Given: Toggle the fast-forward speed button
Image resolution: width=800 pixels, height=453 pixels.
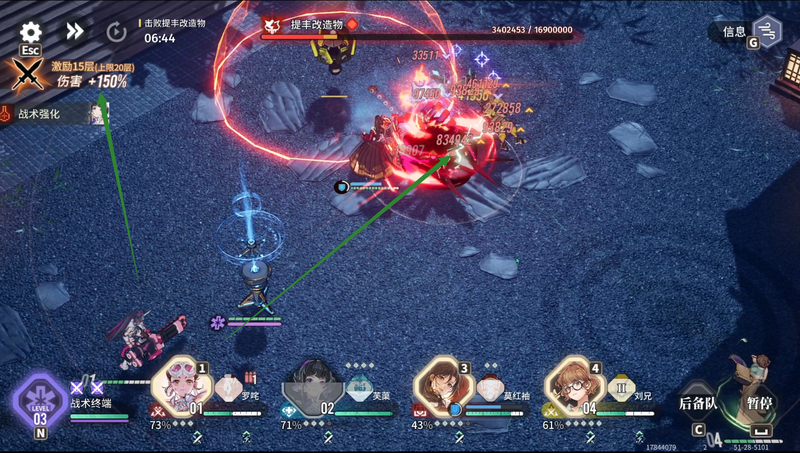Looking at the screenshot, I should (x=74, y=31).
